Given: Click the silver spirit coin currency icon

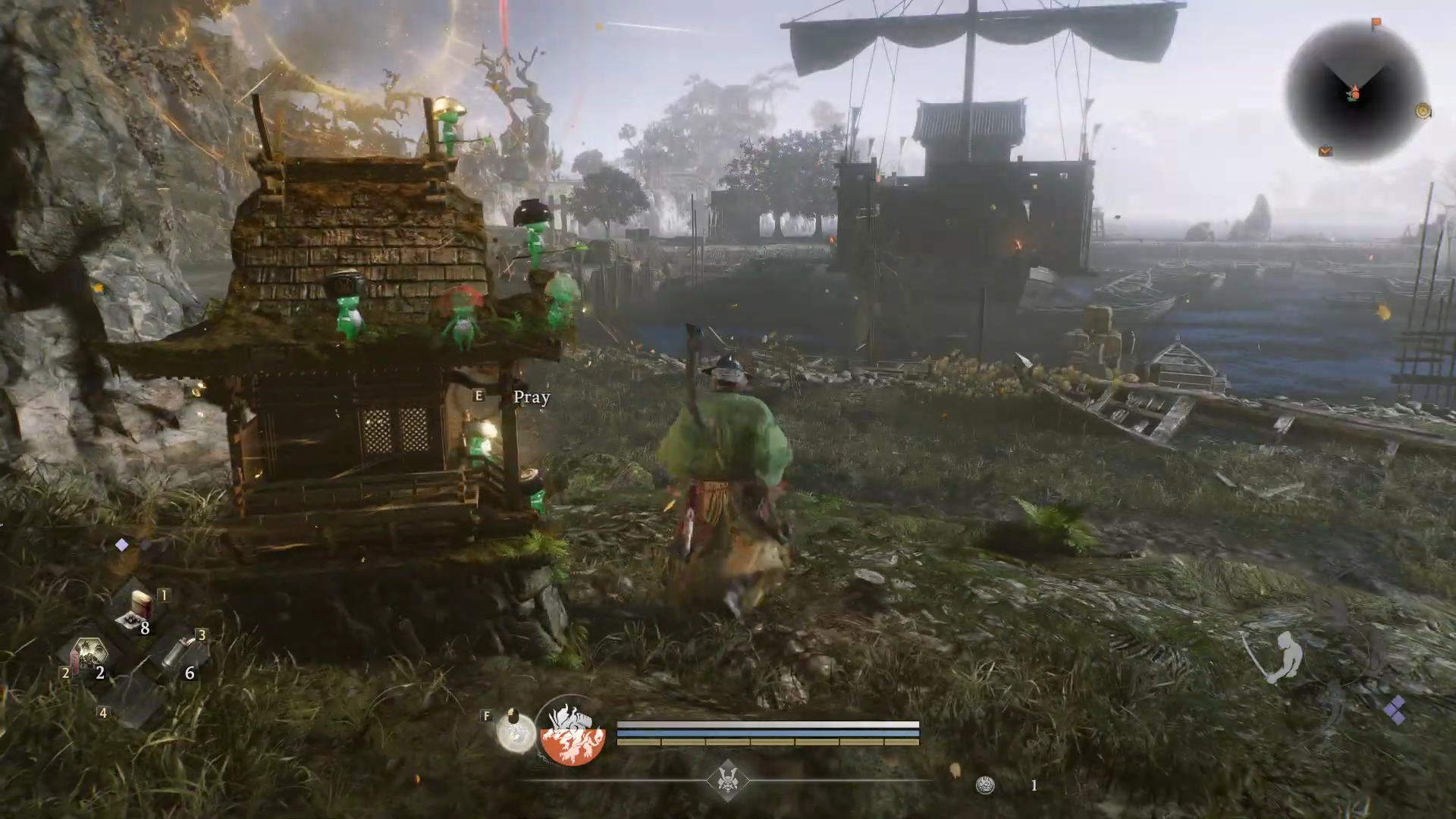Looking at the screenshot, I should click(x=985, y=786).
